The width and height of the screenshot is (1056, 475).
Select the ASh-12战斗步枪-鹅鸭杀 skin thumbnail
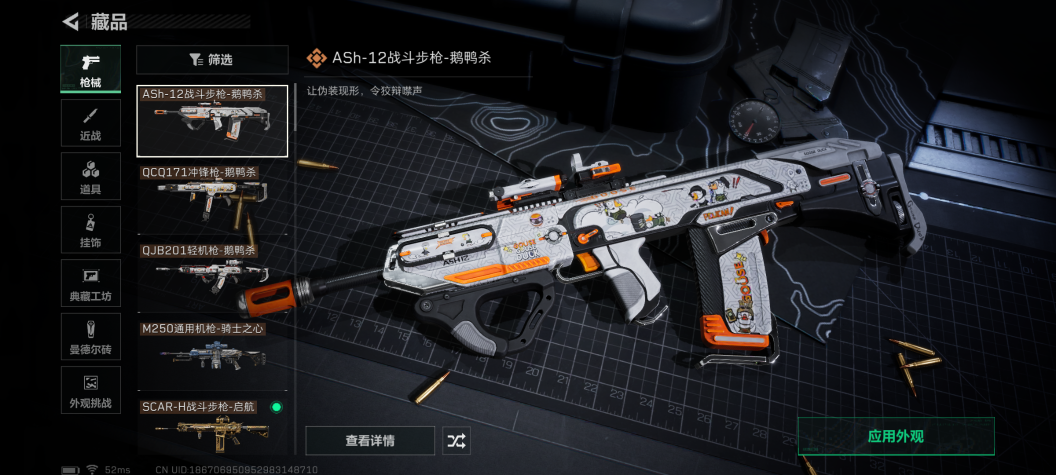click(x=212, y=121)
